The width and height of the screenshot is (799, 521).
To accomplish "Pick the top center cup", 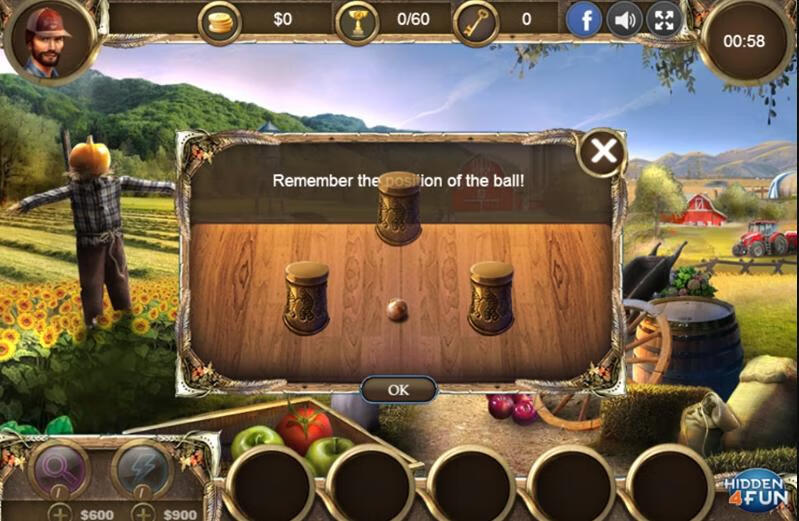I will tap(398, 208).
